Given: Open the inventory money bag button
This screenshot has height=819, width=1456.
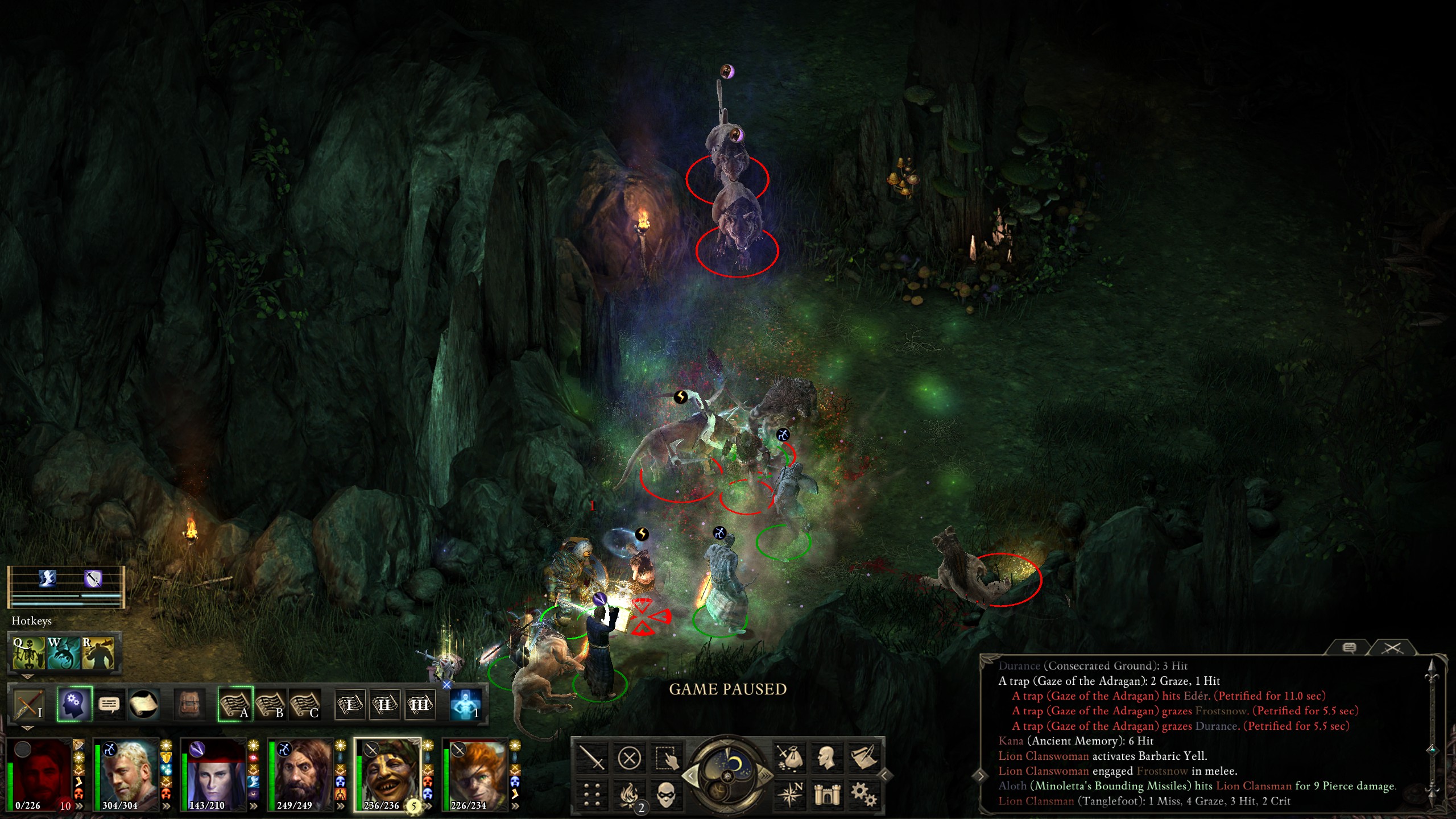Looking at the screenshot, I should [x=789, y=758].
